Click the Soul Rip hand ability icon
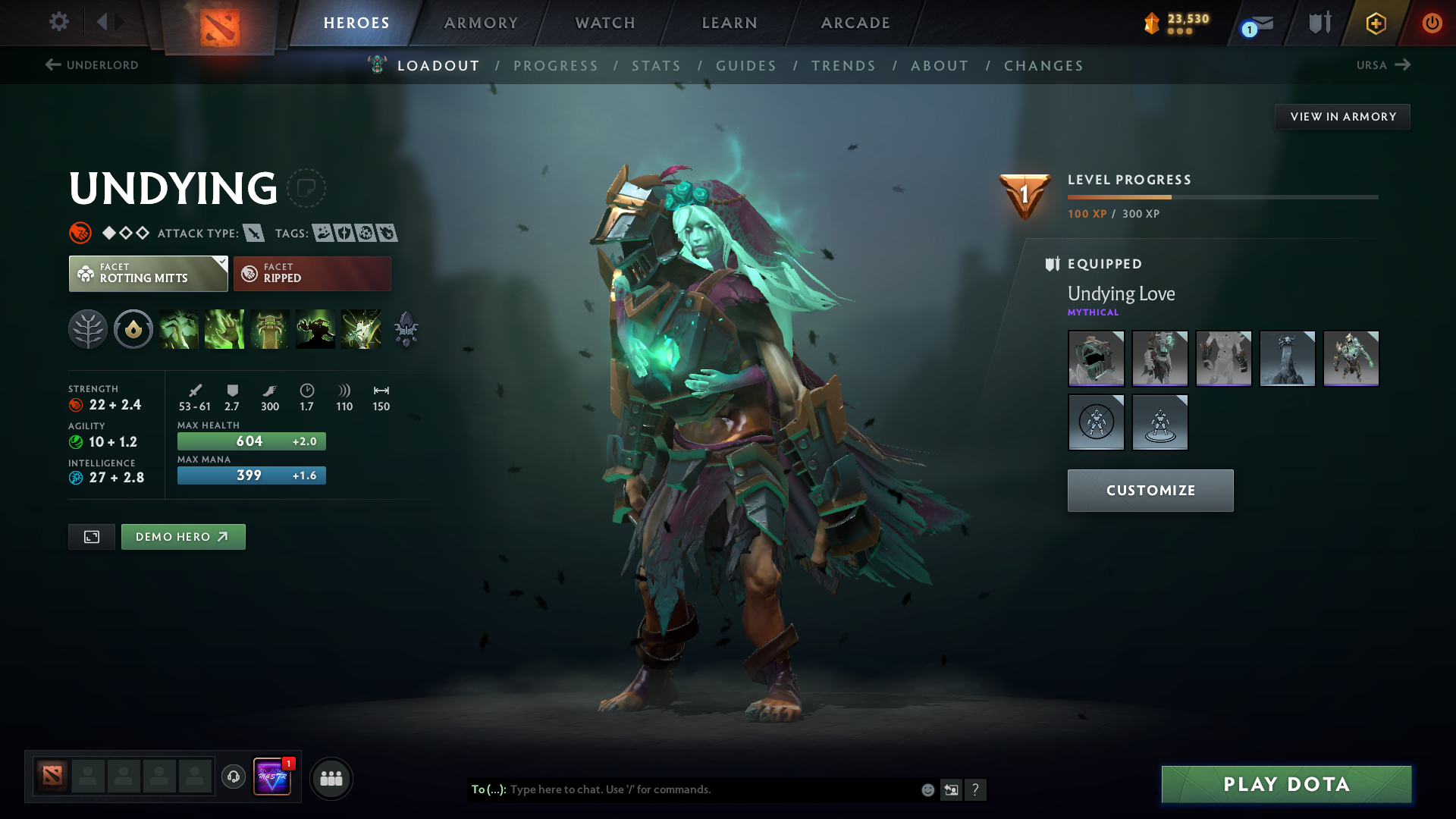The width and height of the screenshot is (1456, 819). coord(224,329)
